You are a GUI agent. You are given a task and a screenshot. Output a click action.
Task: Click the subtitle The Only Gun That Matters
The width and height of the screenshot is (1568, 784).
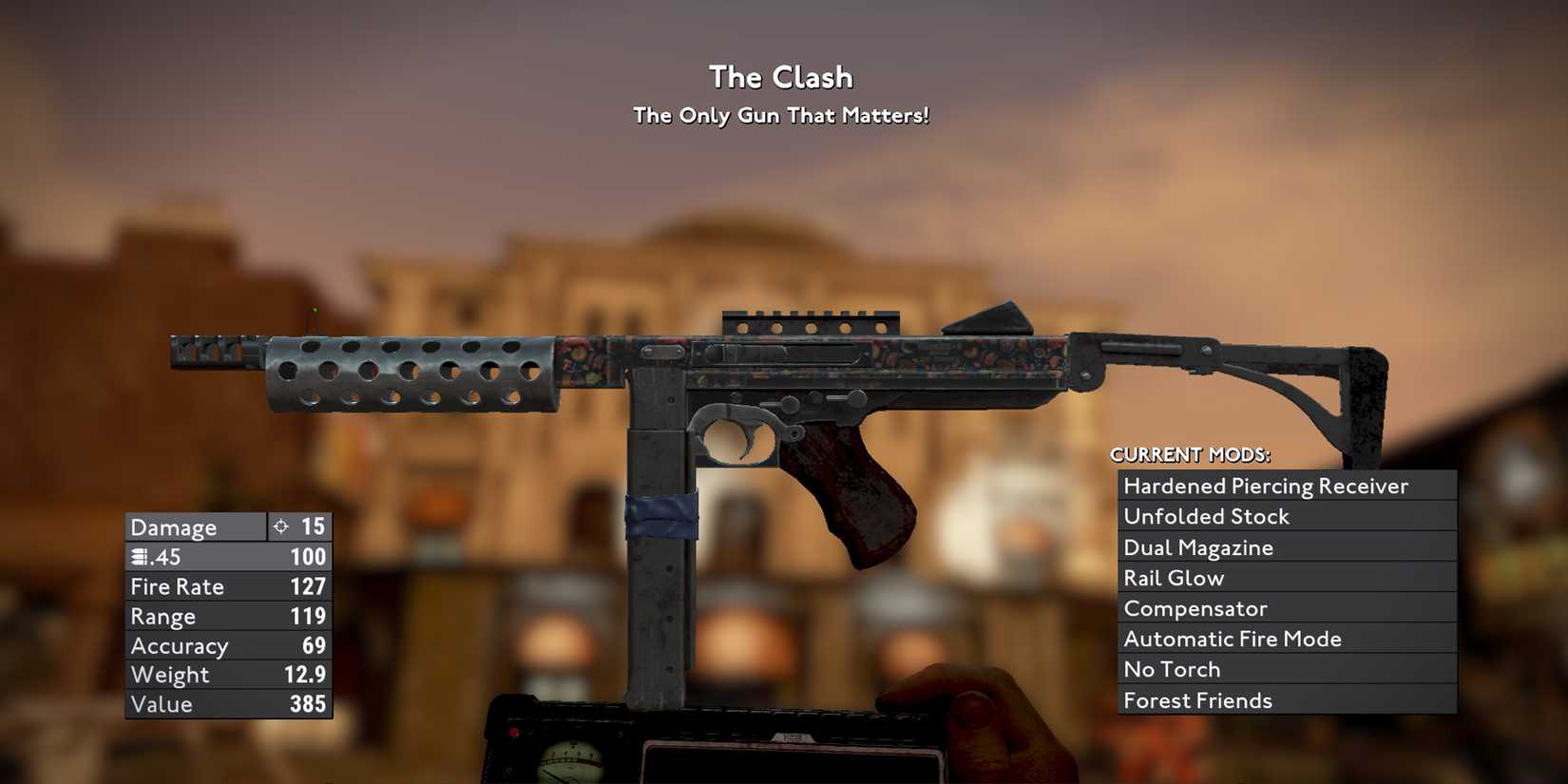tap(781, 115)
